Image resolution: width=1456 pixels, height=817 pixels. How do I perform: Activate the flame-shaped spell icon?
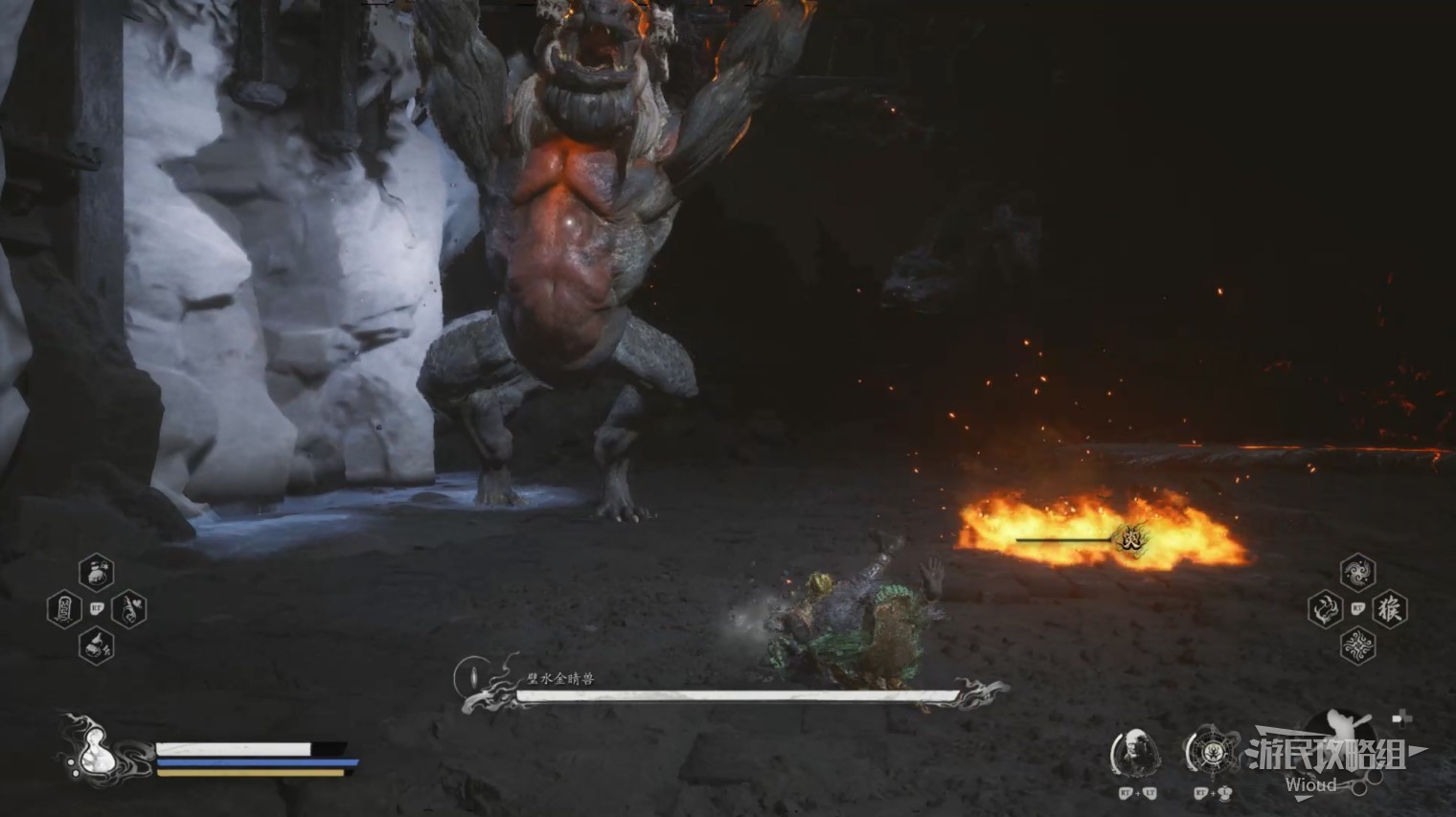coord(1325,609)
